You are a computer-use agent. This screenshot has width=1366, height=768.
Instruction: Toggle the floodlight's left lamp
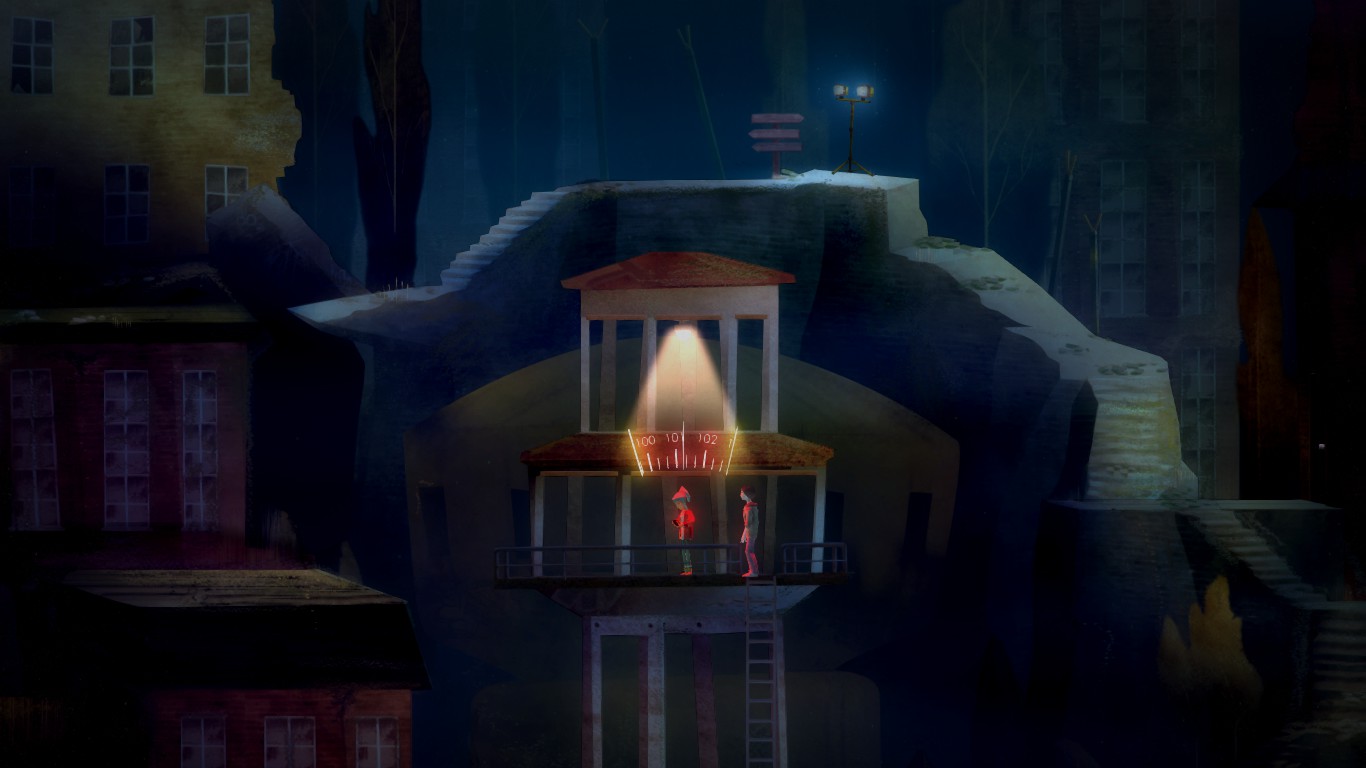pyautogui.click(x=840, y=91)
